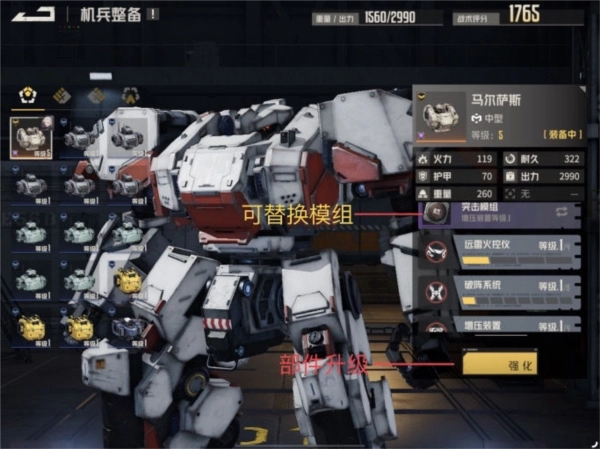This screenshot has height=449, width=600.
Task: Open the 马尔萨斯 part portrait in the detail panel
Action: click(439, 115)
